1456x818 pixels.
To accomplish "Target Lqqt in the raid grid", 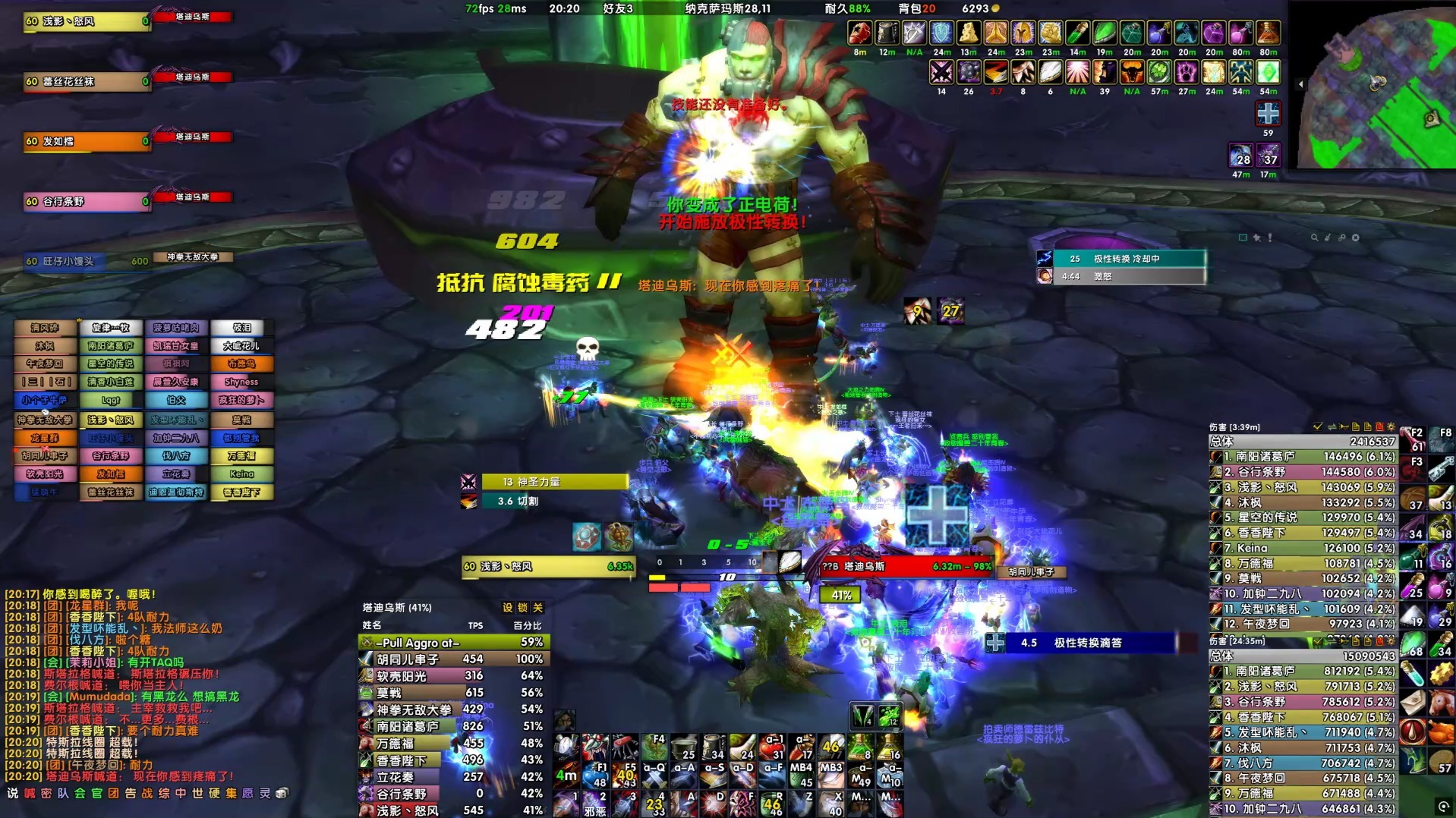I will [x=111, y=401].
